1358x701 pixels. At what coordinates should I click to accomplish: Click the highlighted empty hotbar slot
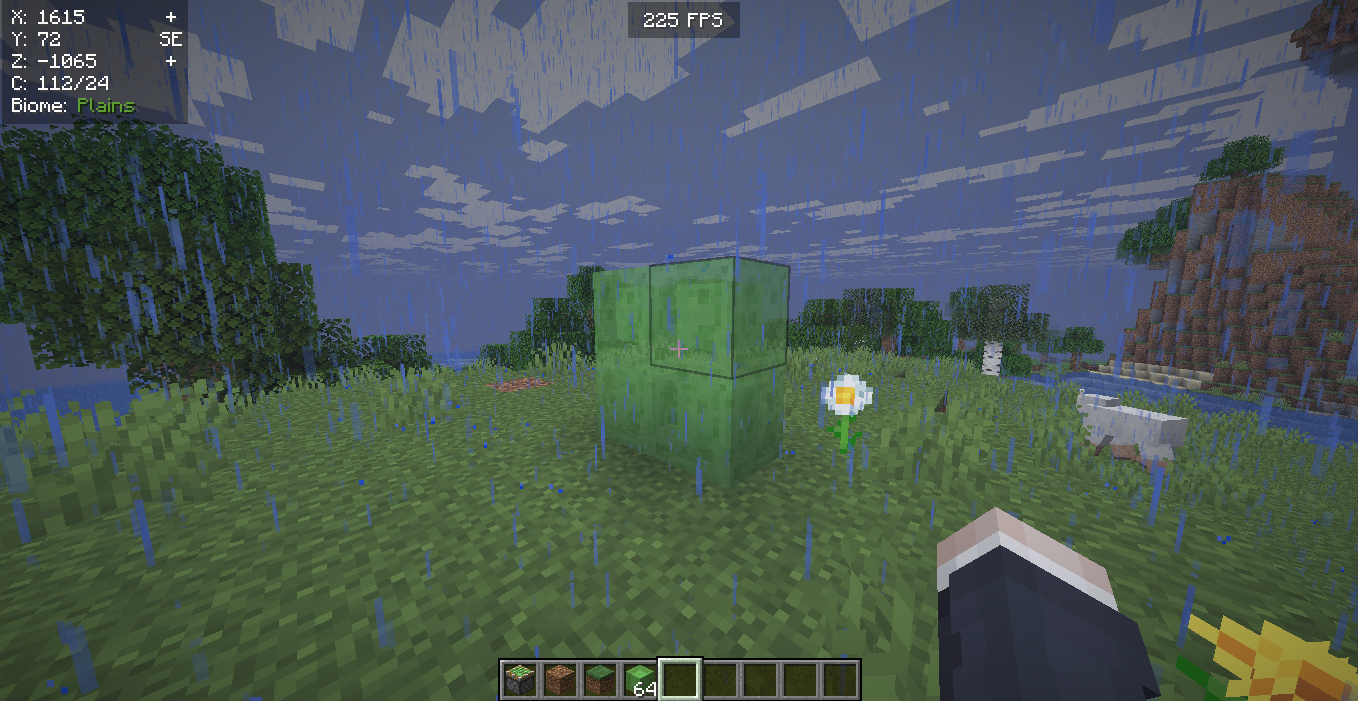pyautogui.click(x=680, y=680)
